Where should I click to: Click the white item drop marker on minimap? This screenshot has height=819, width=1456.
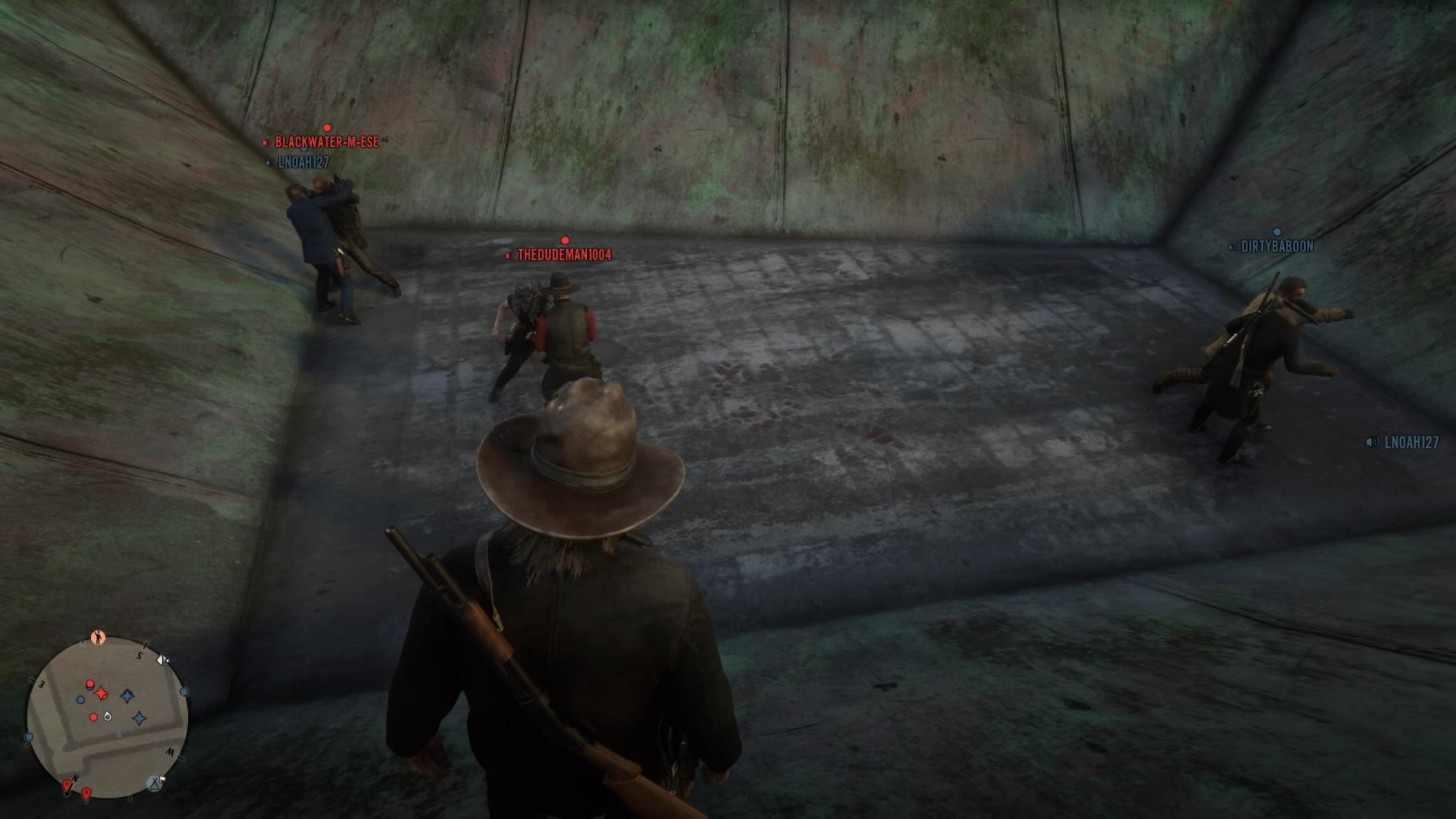tap(107, 715)
